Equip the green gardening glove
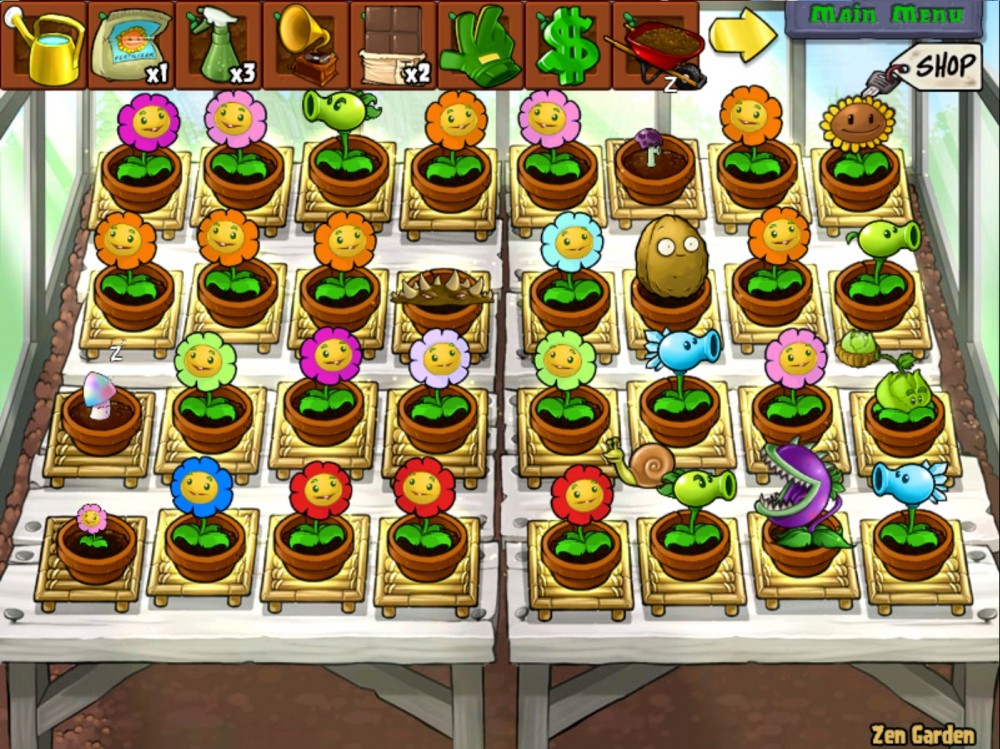 tap(480, 45)
